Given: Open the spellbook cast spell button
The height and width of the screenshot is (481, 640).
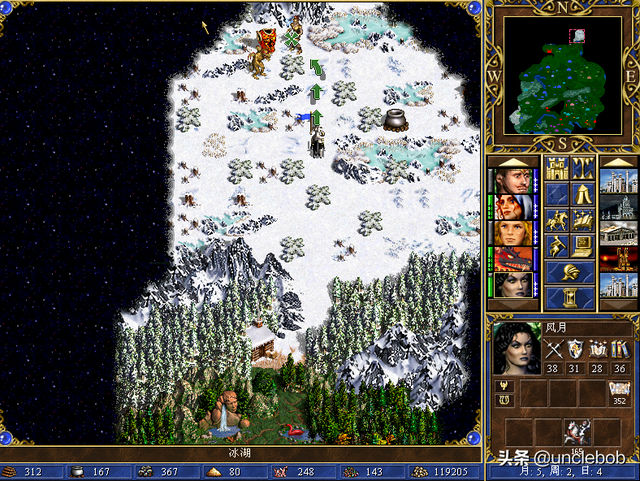Looking at the screenshot, I should coord(583,219).
